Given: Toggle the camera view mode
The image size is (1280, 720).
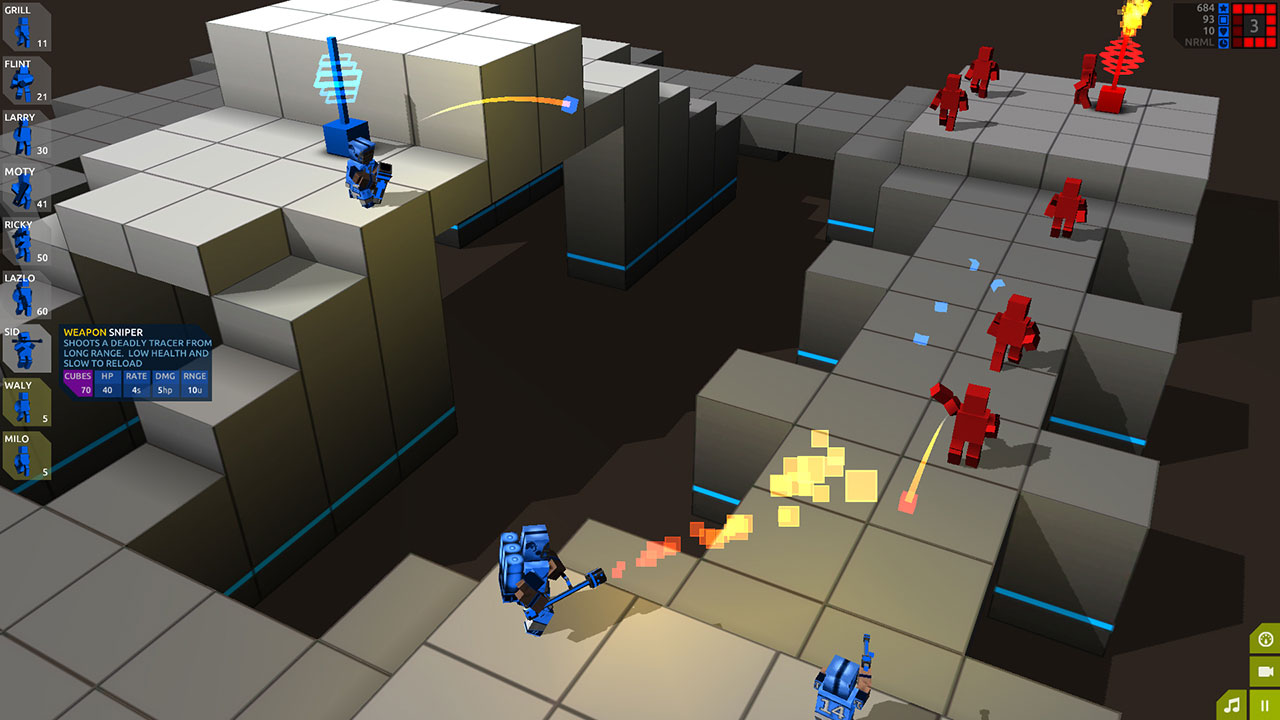Looking at the screenshot, I should click(x=1265, y=671).
